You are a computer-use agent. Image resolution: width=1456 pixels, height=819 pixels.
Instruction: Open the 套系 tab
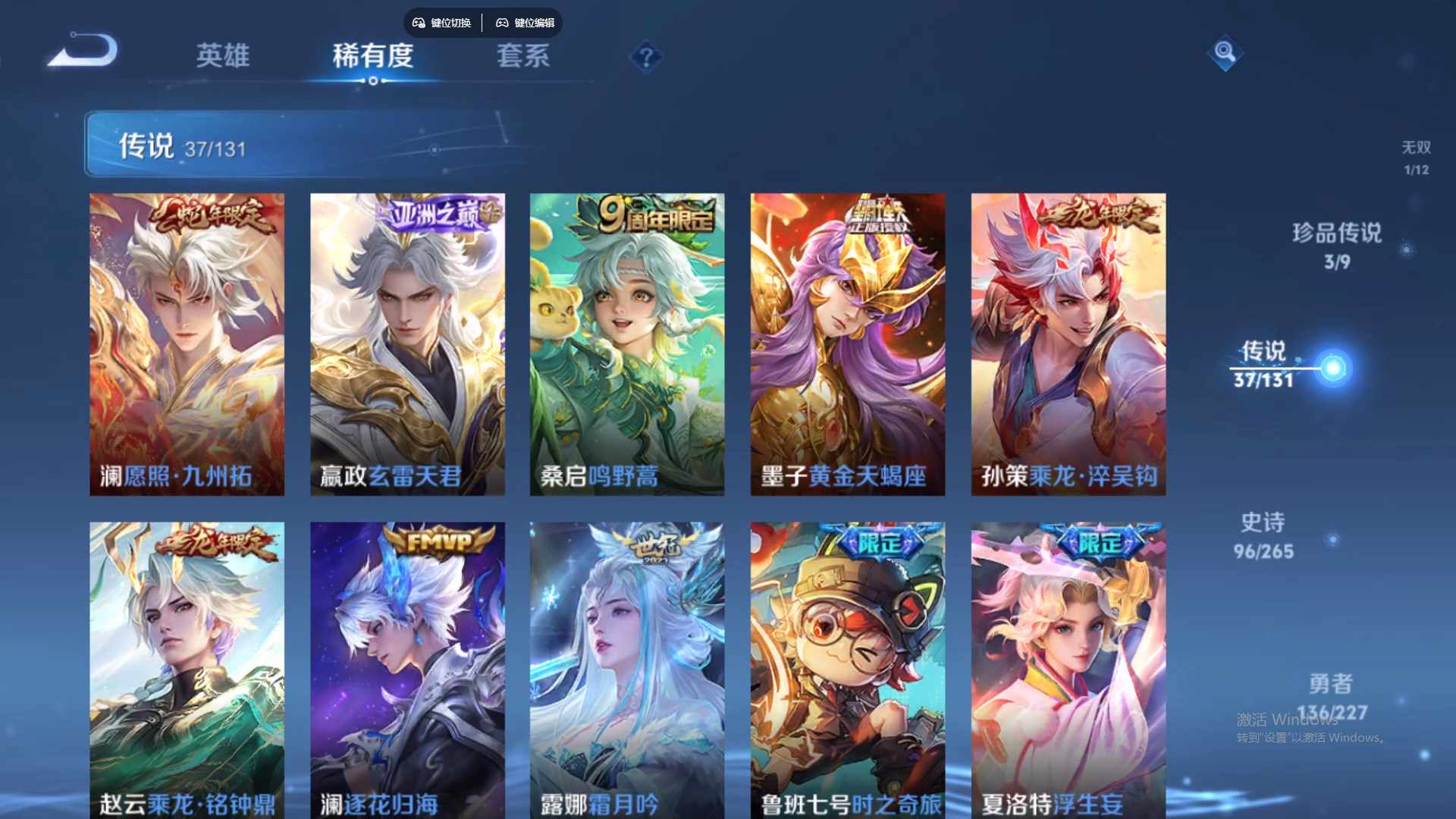[x=522, y=55]
